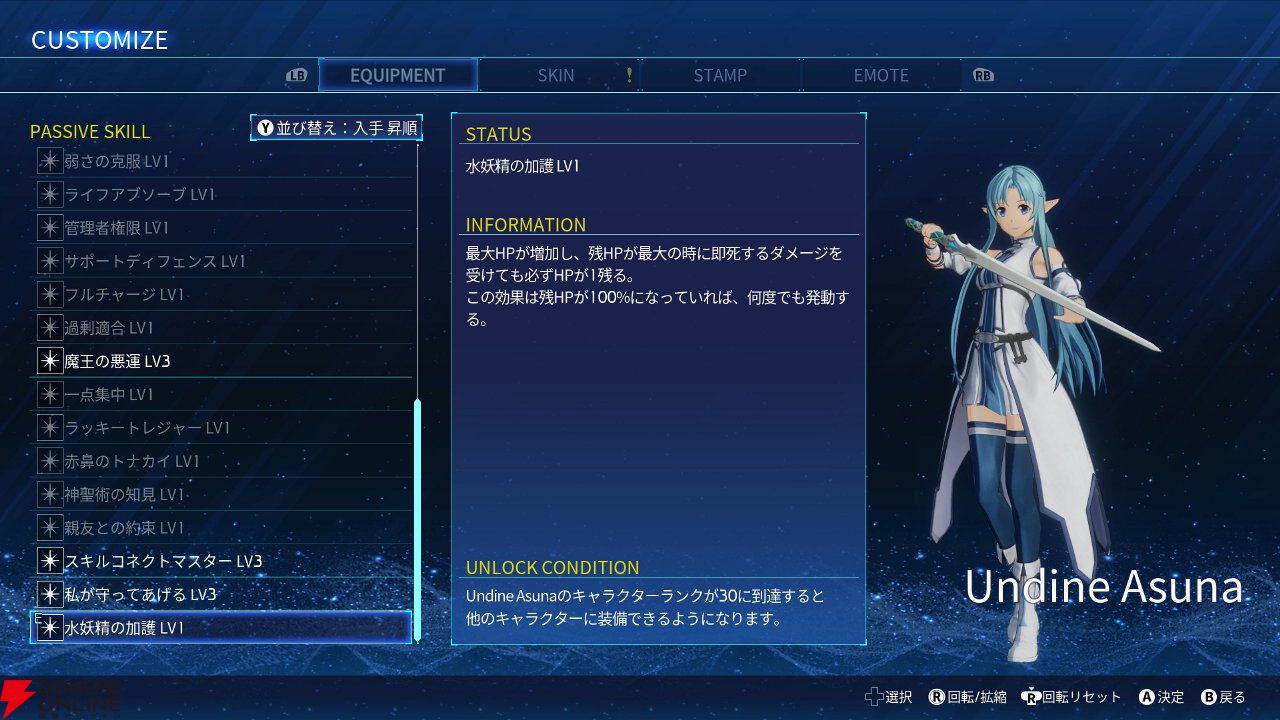Switch to the EQUIPMENT tab
This screenshot has height=720, width=1280.
tap(397, 75)
